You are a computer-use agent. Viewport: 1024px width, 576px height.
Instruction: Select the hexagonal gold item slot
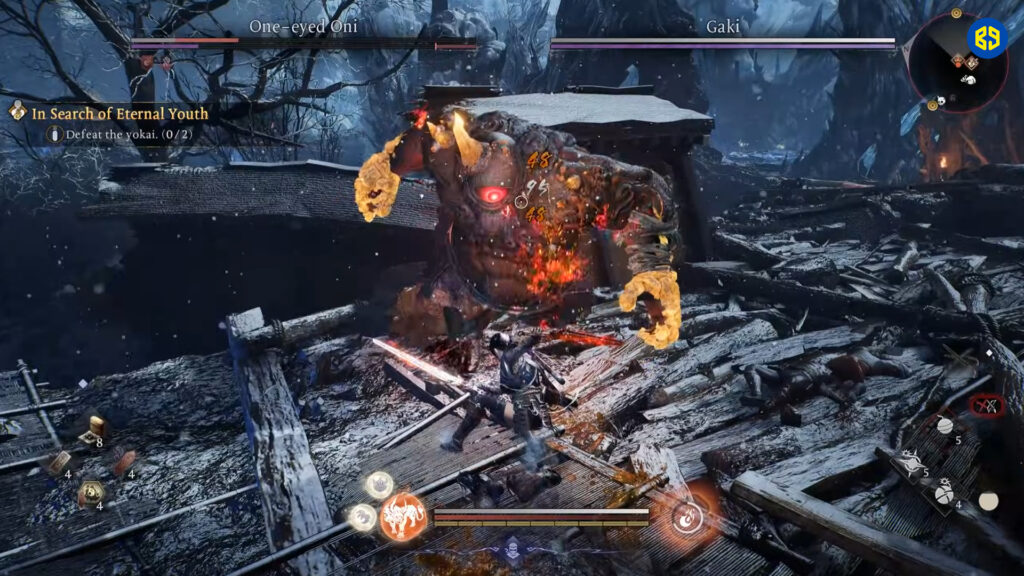pyautogui.click(x=89, y=491)
